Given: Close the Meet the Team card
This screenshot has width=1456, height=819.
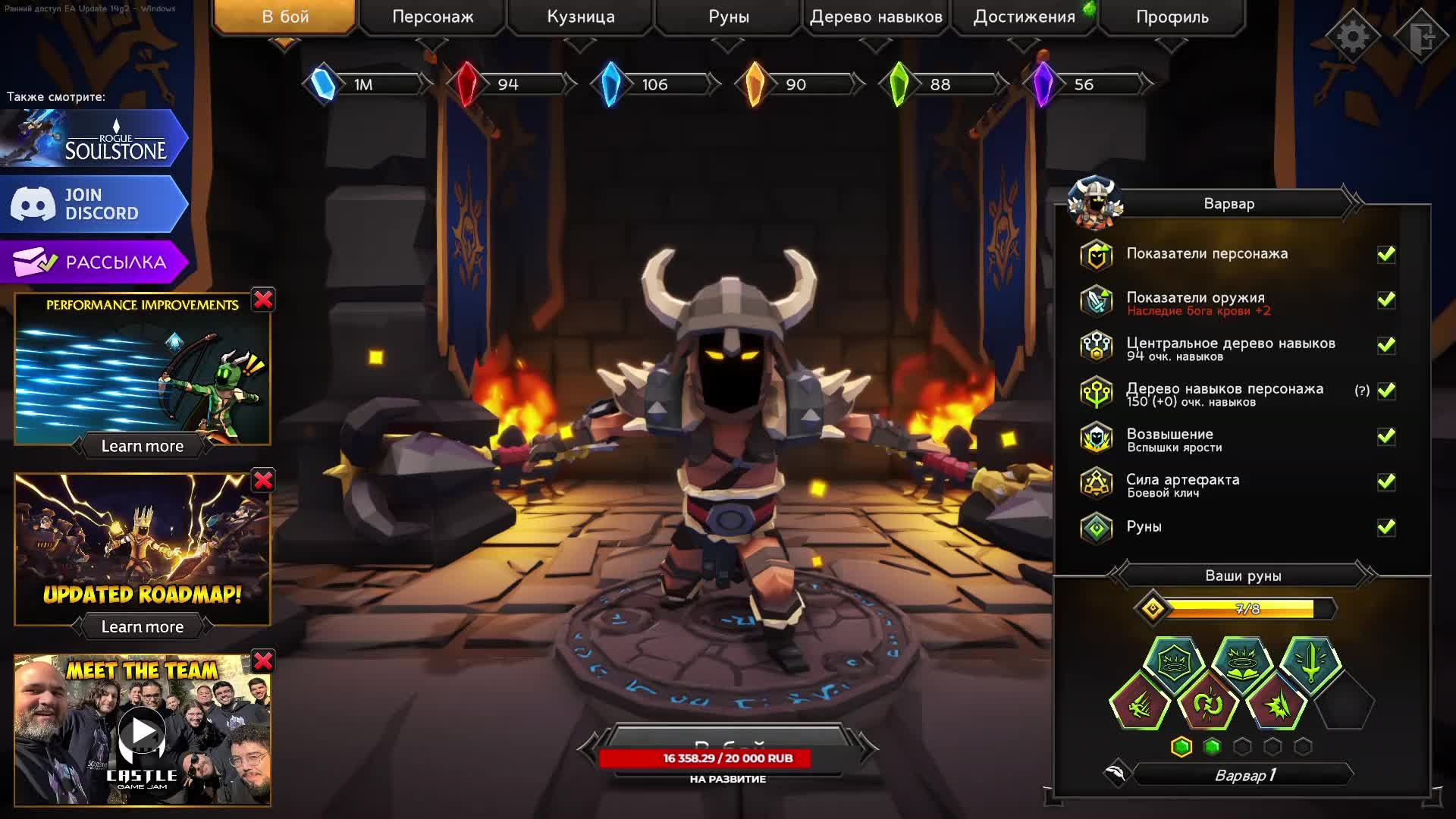Looking at the screenshot, I should point(263,661).
